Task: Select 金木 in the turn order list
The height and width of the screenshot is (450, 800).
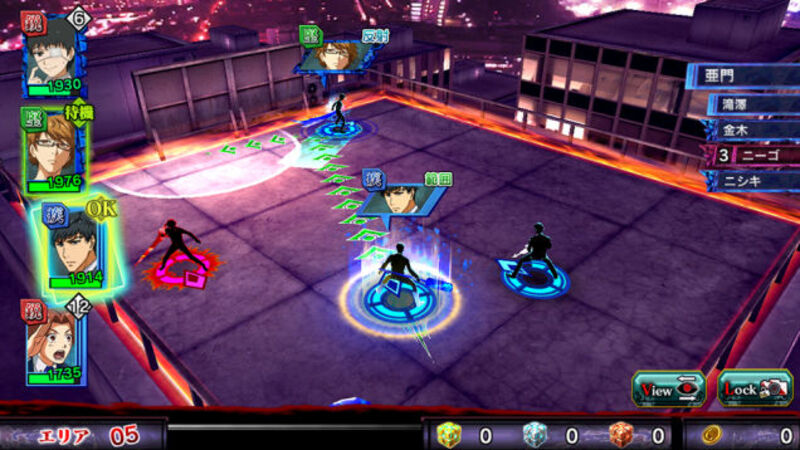Action: click(752, 129)
